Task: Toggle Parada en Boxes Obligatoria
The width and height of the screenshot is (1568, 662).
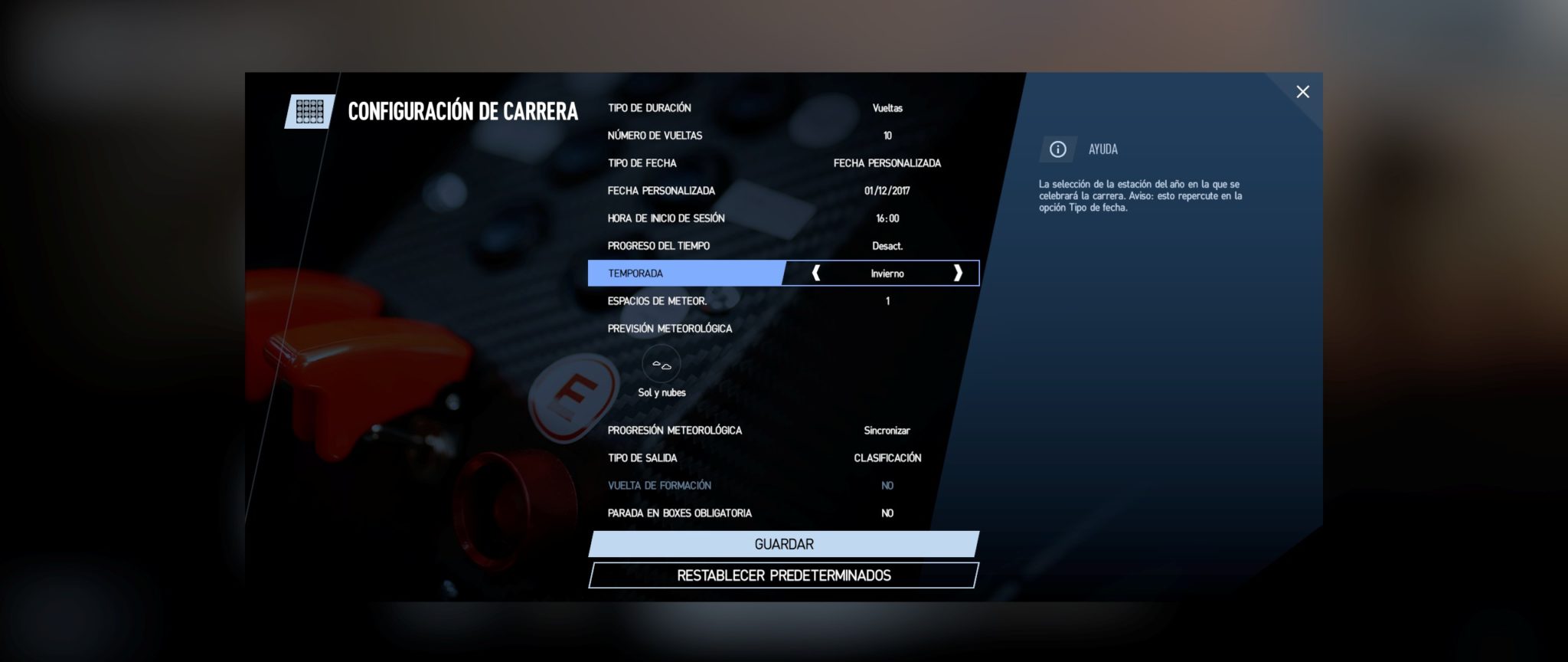Action: (x=782, y=513)
